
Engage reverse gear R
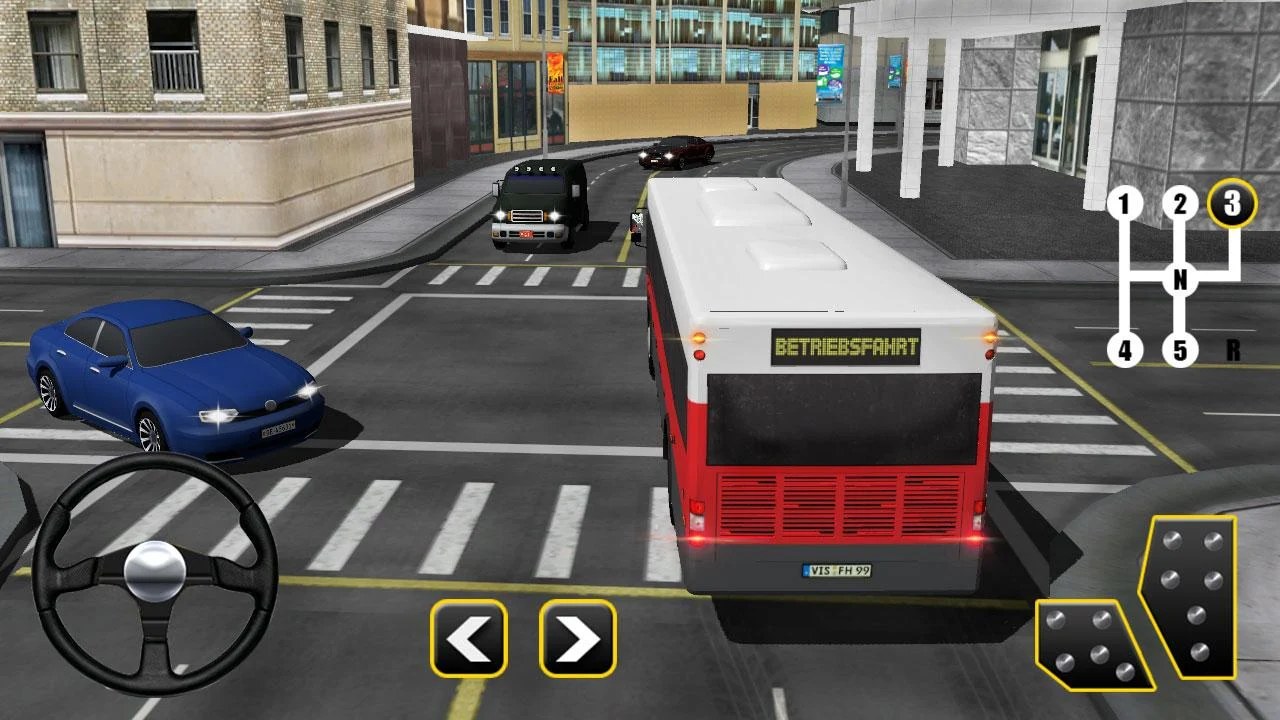(x=1231, y=350)
